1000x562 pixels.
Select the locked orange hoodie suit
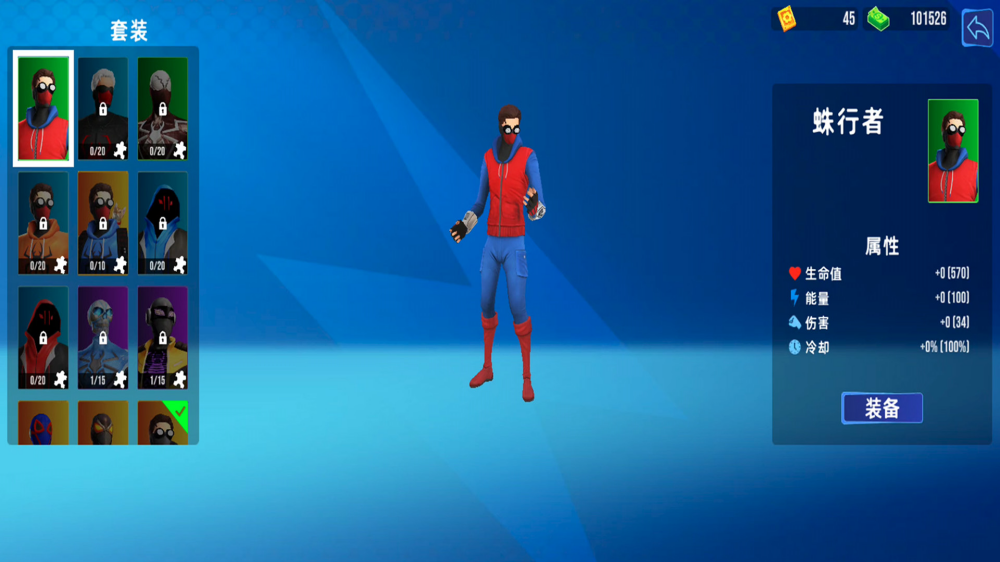43,223
